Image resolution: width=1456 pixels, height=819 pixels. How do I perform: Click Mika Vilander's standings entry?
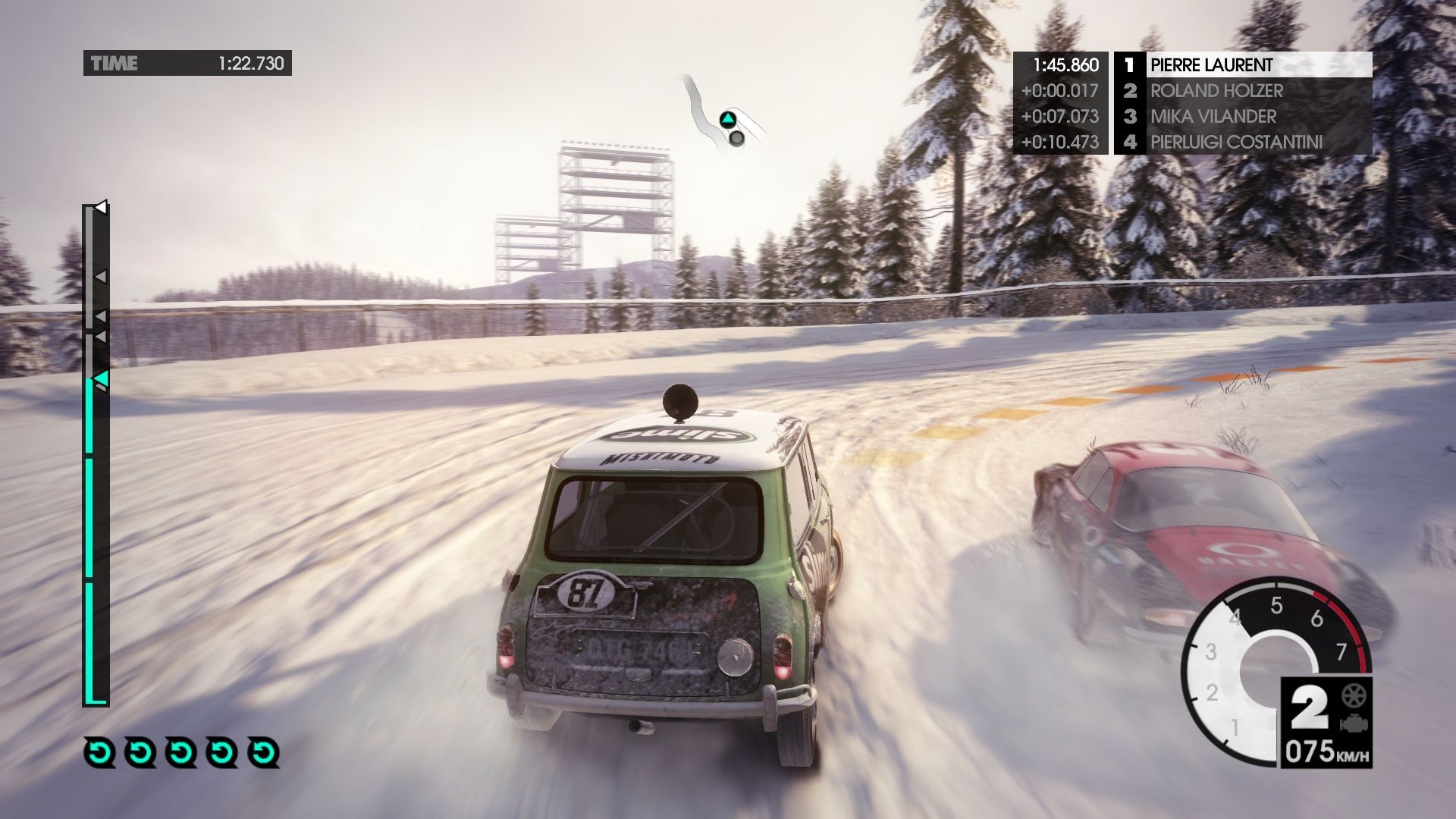[x=1242, y=117]
